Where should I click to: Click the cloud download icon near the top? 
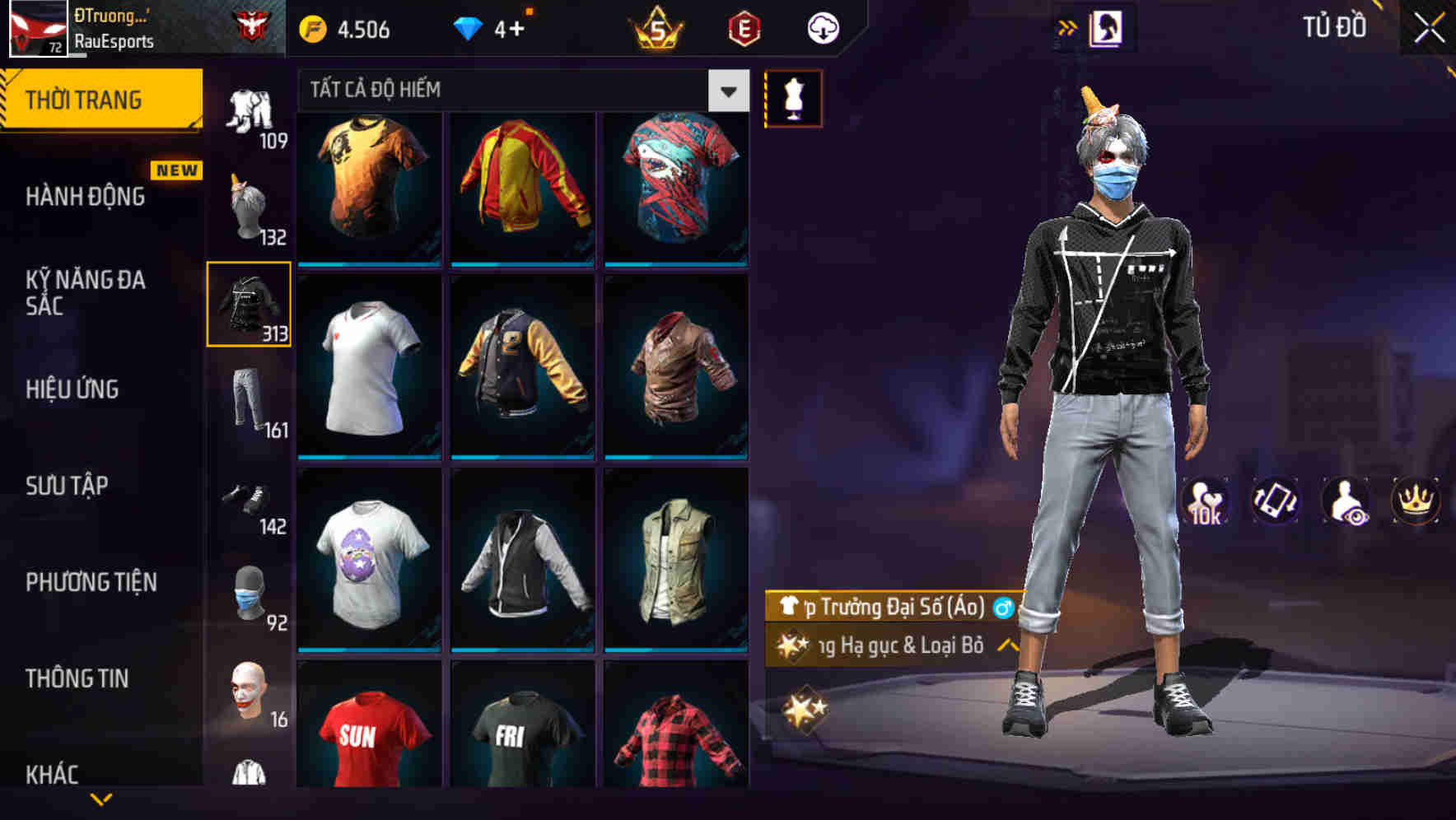point(824,26)
